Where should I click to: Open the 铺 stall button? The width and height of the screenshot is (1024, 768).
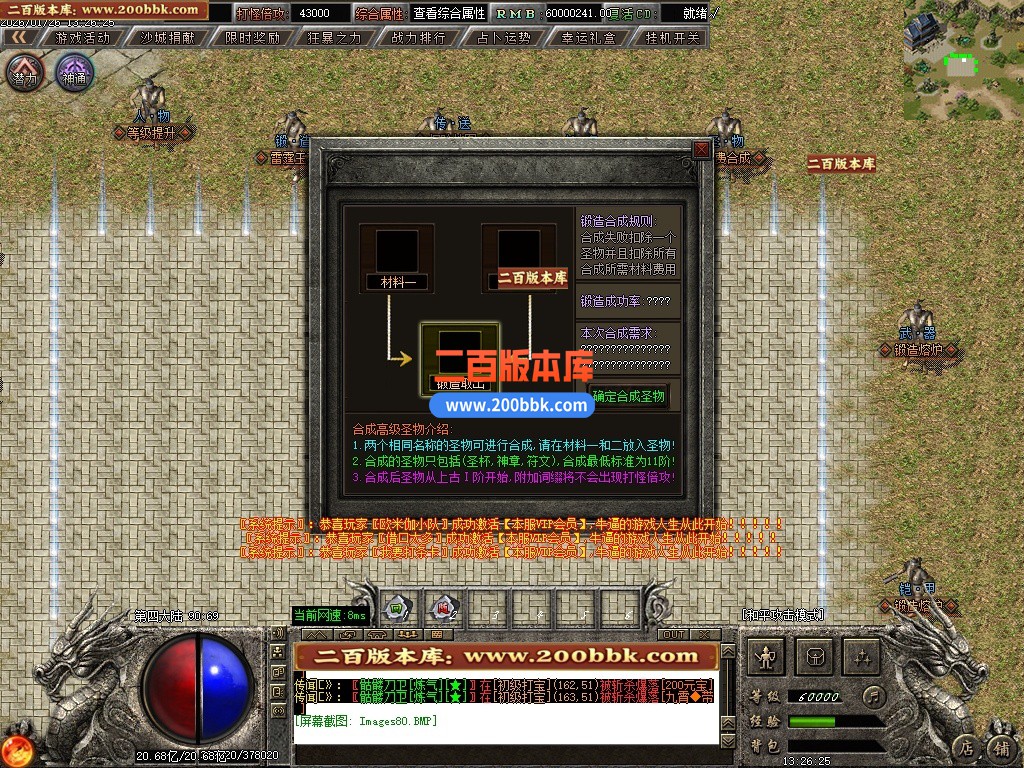pyautogui.click(x=1000, y=746)
